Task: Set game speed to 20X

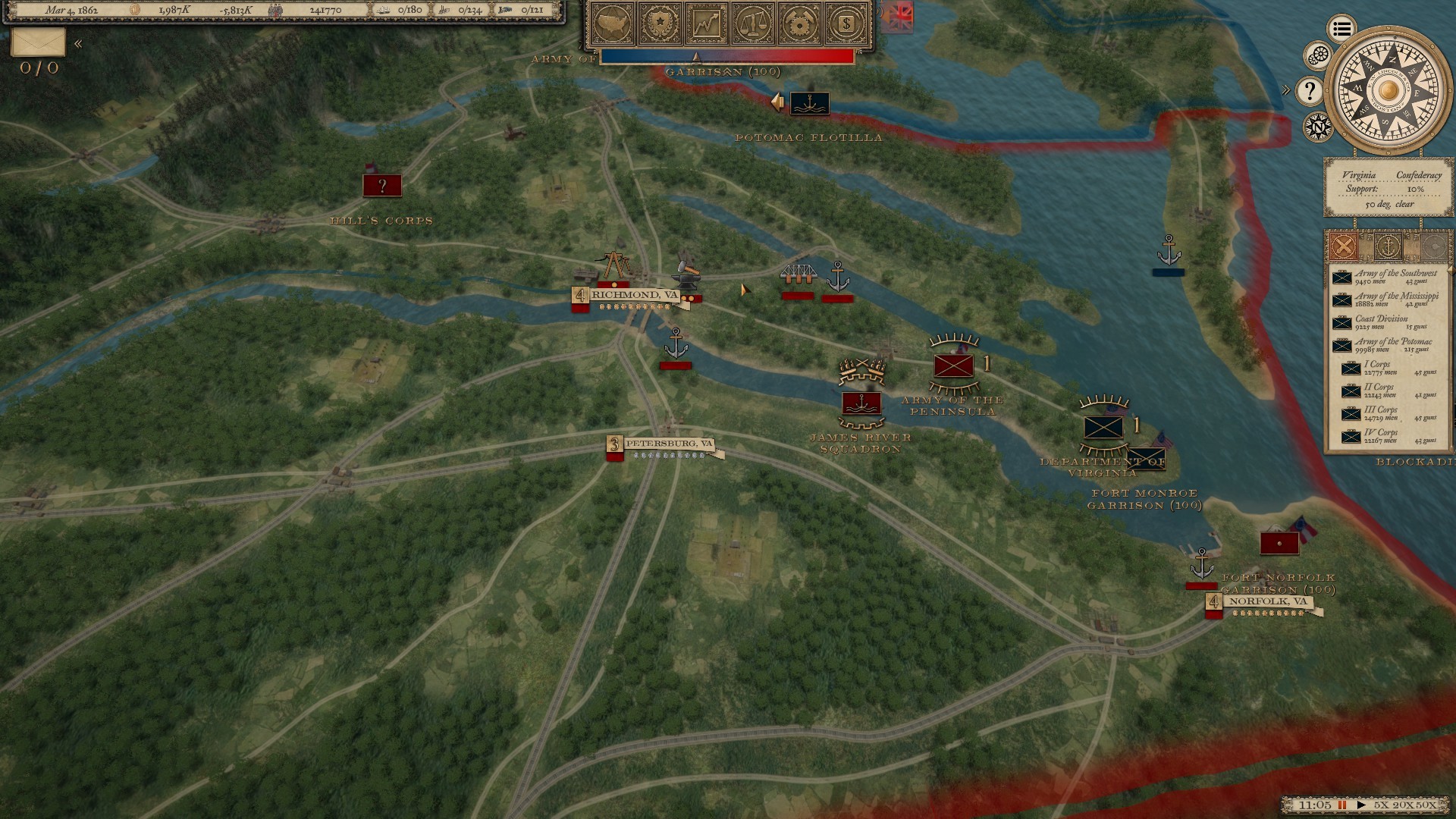Action: pos(1403,805)
